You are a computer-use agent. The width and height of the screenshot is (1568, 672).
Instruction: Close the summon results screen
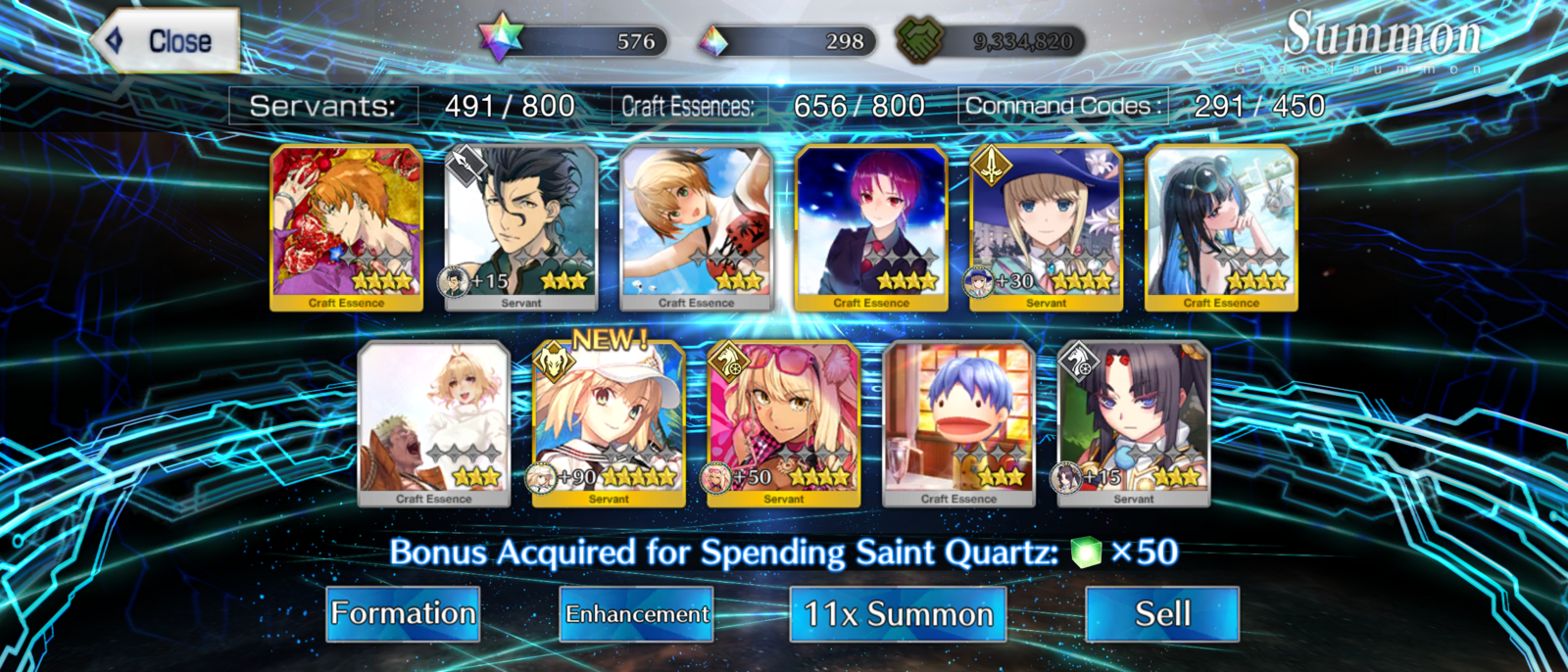pyautogui.click(x=169, y=41)
